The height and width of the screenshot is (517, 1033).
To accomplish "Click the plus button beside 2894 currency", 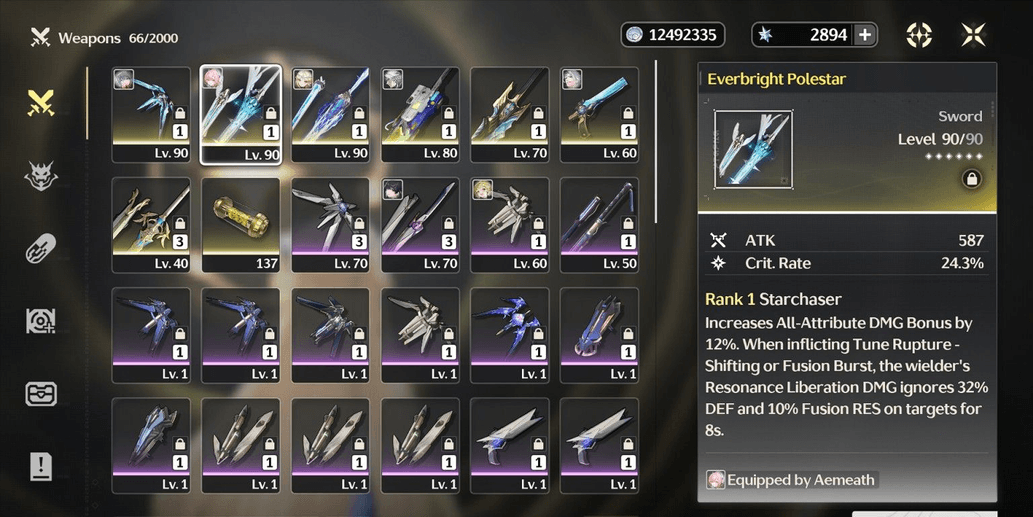I will (x=866, y=35).
